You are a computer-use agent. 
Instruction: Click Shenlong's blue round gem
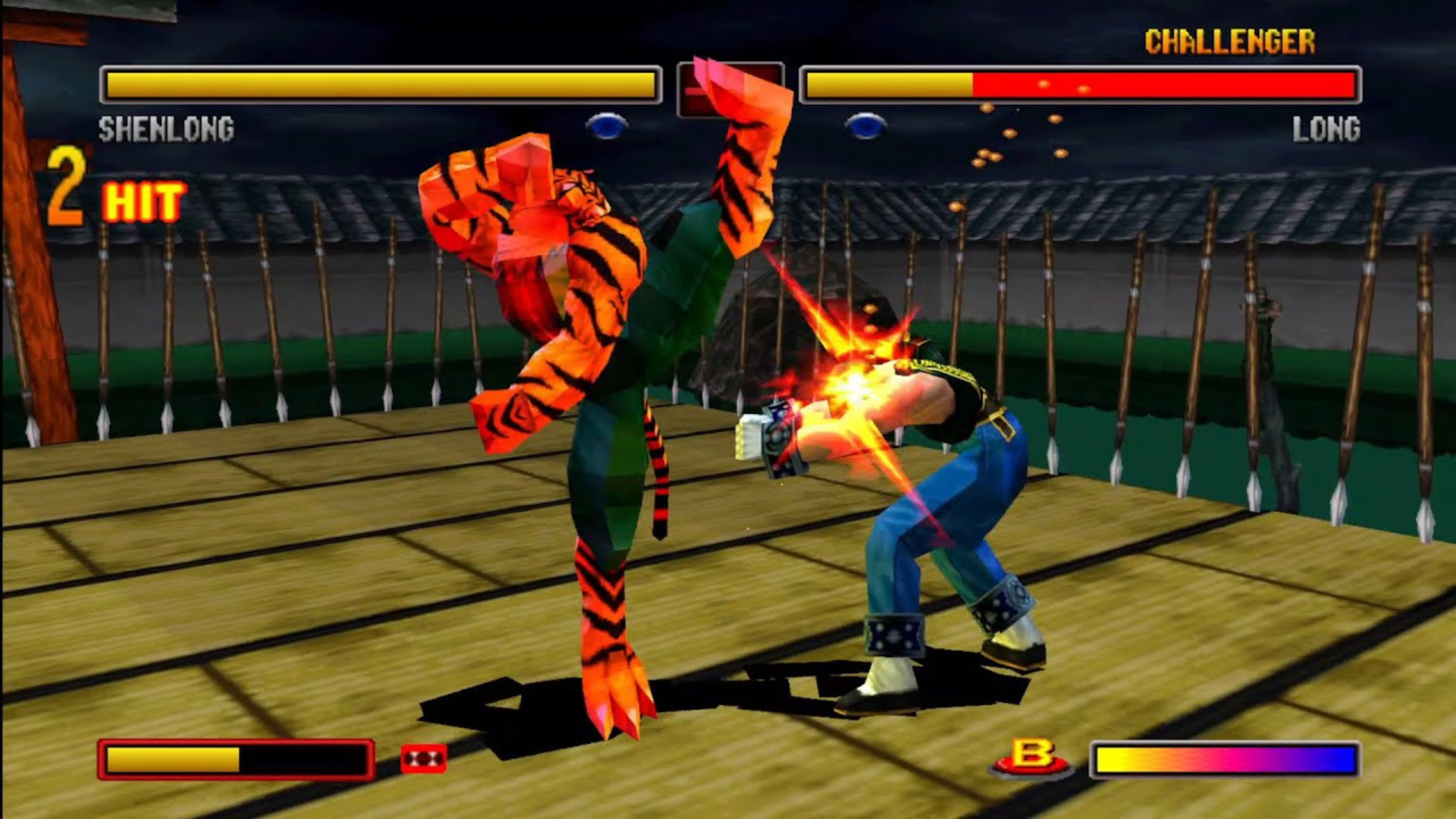(x=607, y=126)
